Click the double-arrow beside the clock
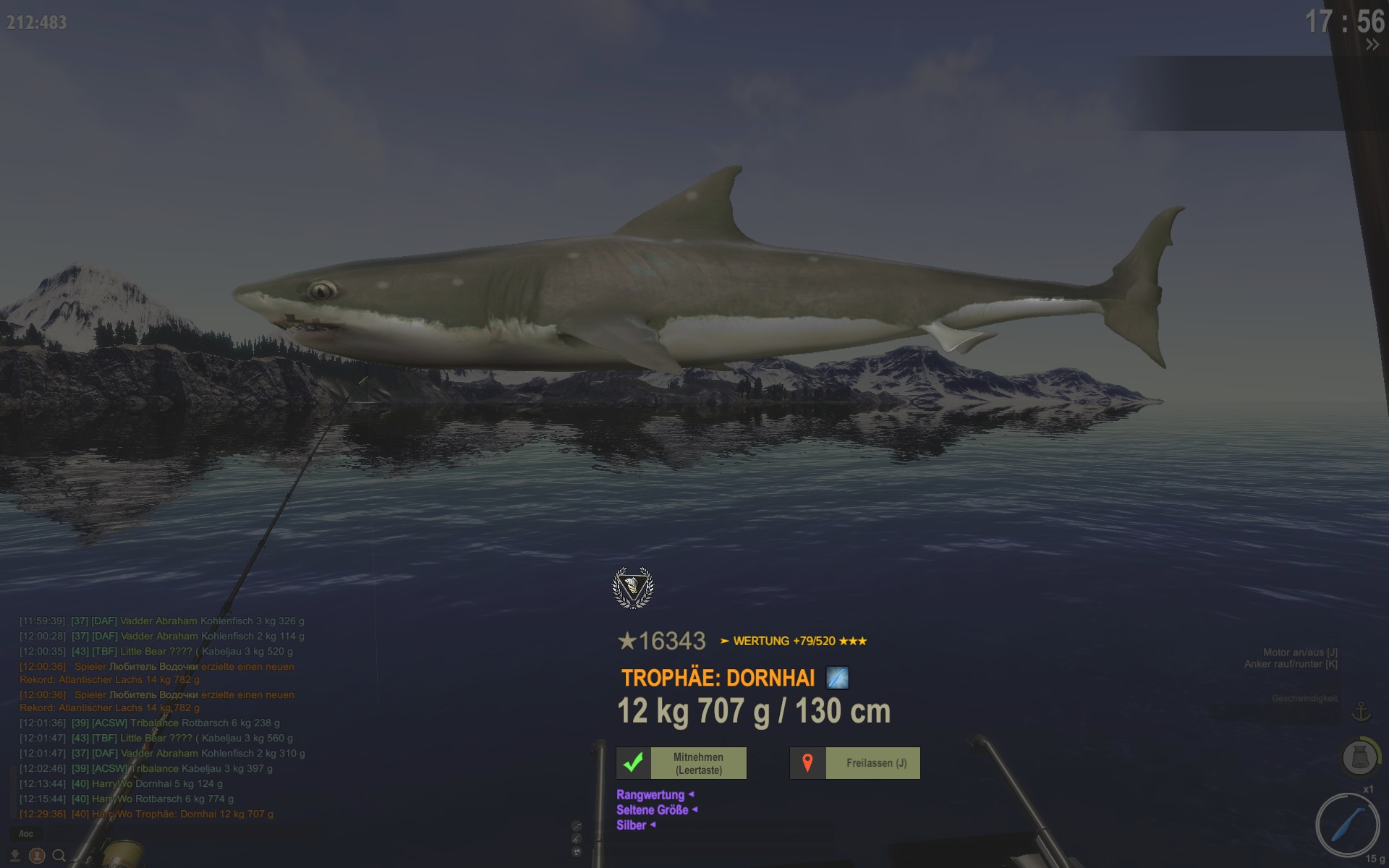The width and height of the screenshot is (1389, 868). click(1372, 45)
